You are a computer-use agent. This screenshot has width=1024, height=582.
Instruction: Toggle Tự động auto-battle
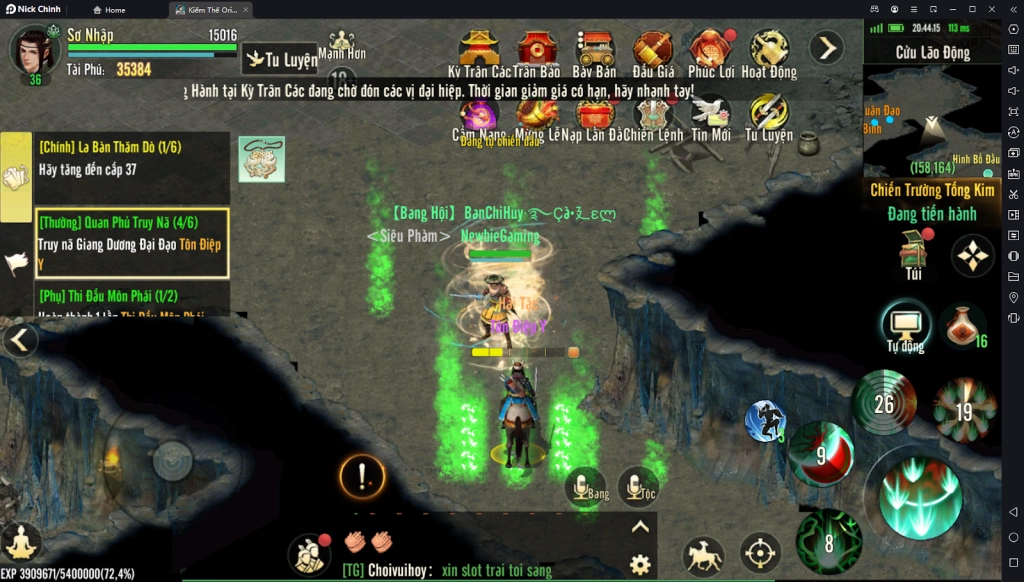pos(905,327)
